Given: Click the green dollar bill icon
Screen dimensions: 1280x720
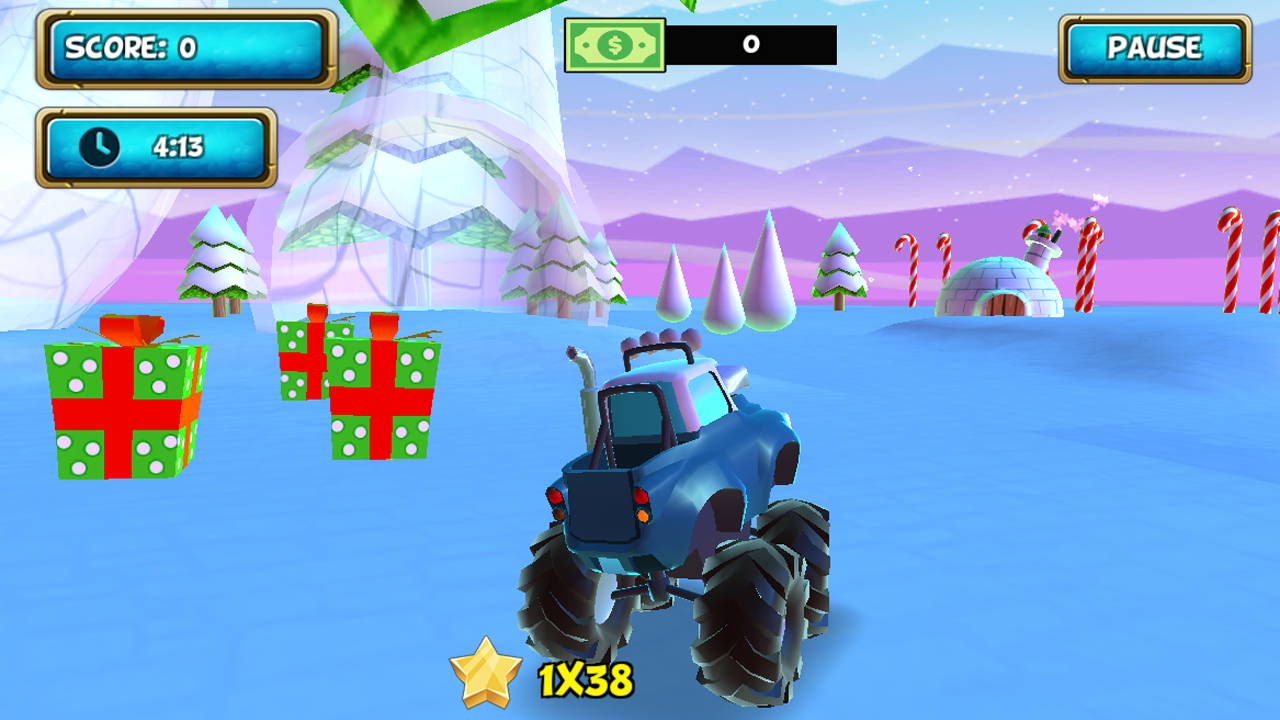Looking at the screenshot, I should (x=614, y=44).
